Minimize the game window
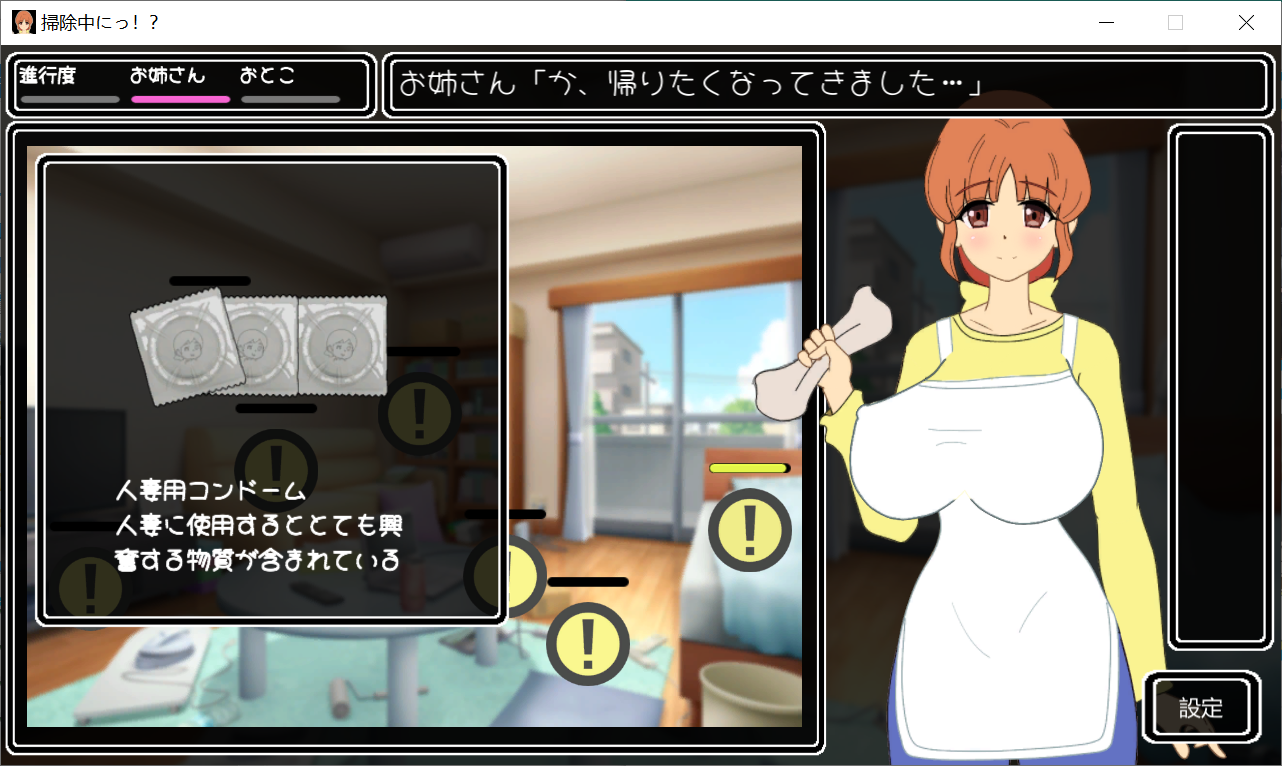This screenshot has height=766, width=1282. tap(1106, 23)
